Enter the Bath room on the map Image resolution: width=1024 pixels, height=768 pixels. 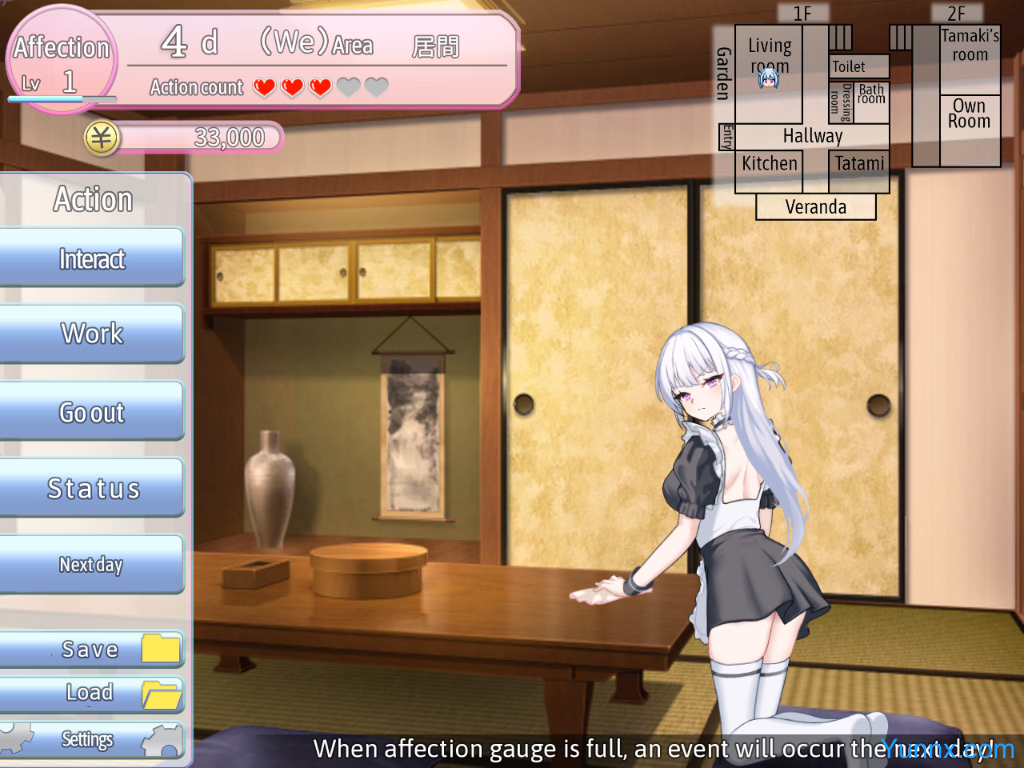tap(871, 95)
